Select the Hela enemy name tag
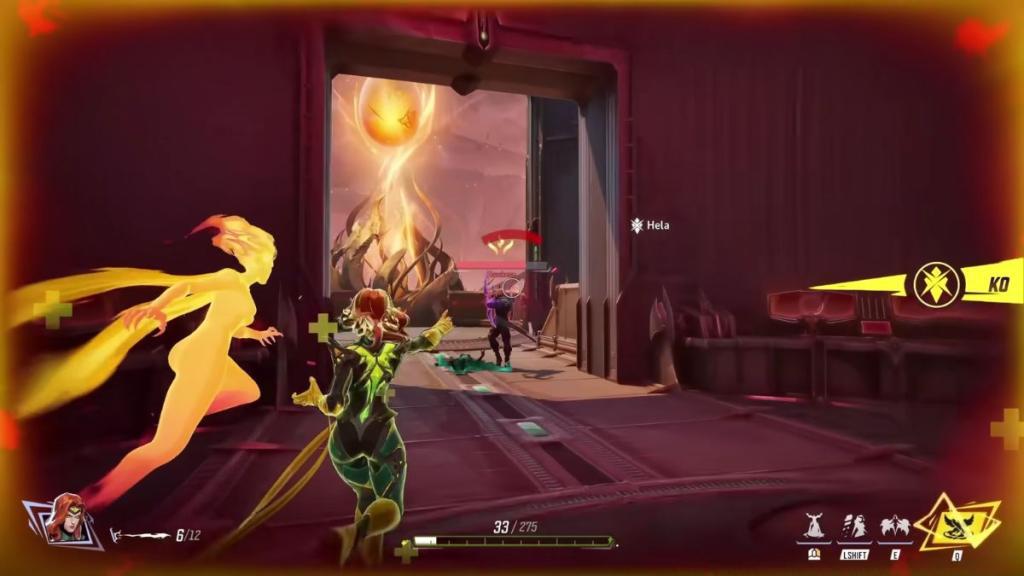The width and height of the screenshot is (1024, 576). [652, 226]
